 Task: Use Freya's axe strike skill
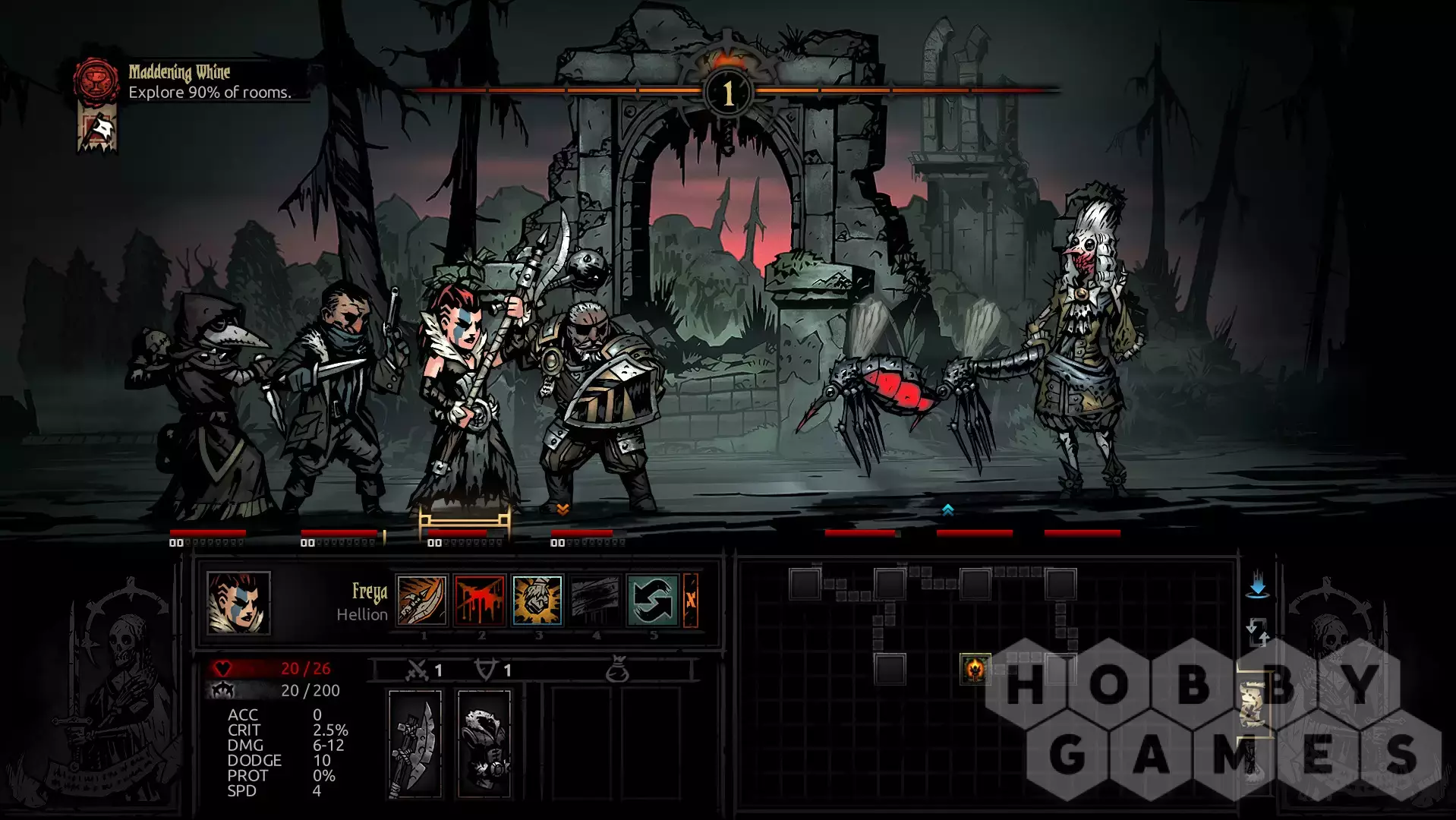point(422,600)
